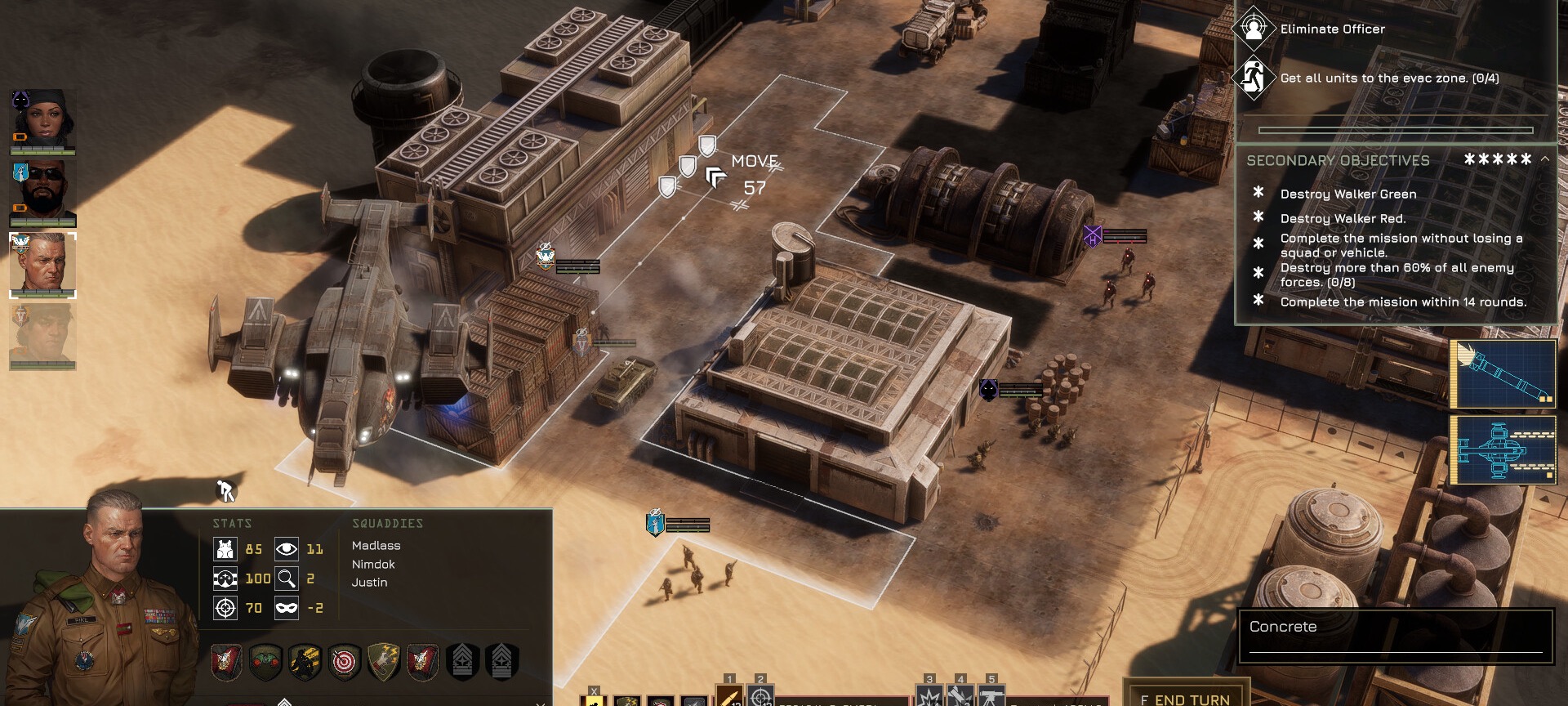
Task: Open the missile blueprint support card
Action: pyautogui.click(x=1503, y=374)
